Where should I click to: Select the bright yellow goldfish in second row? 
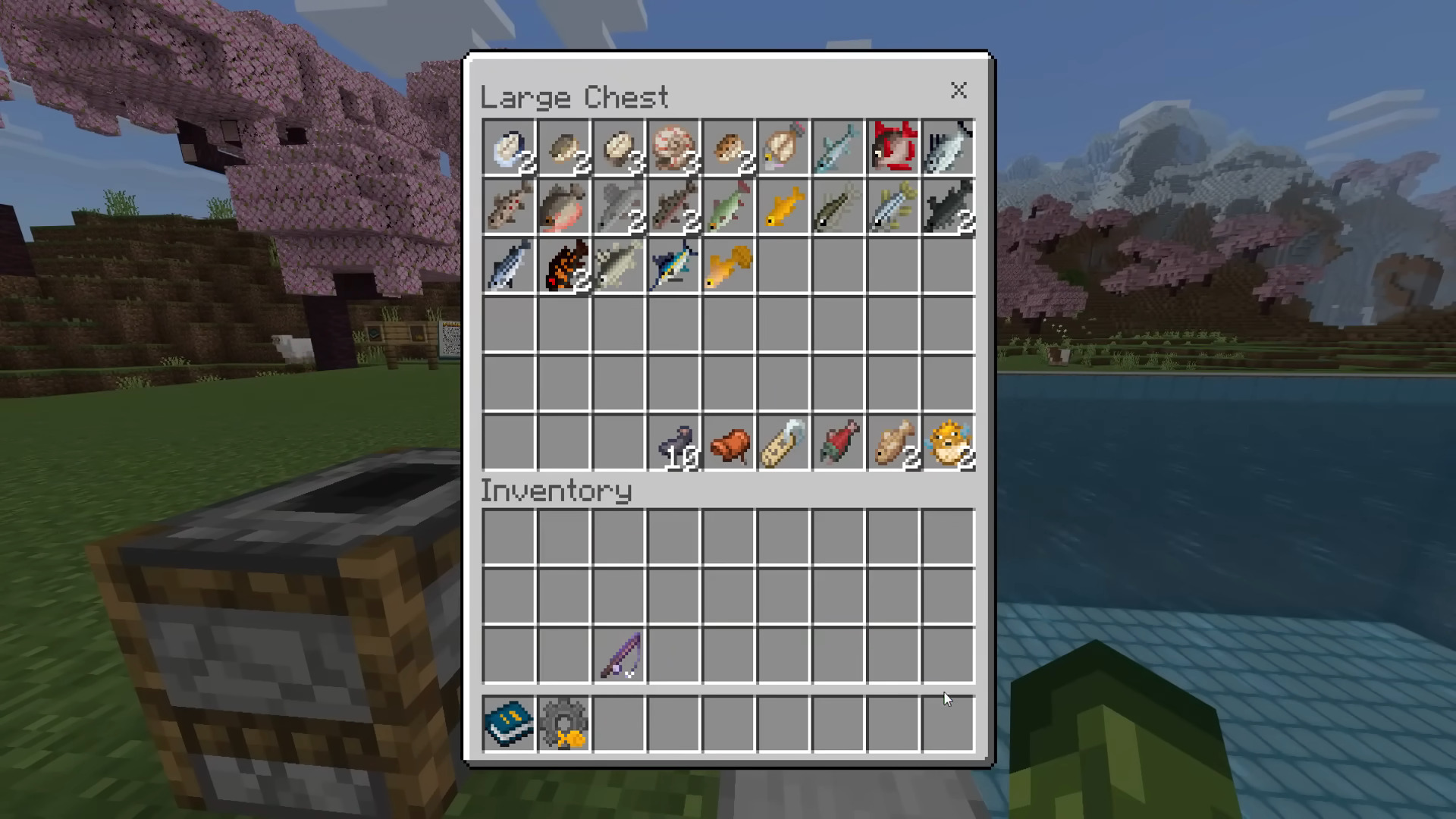783,206
